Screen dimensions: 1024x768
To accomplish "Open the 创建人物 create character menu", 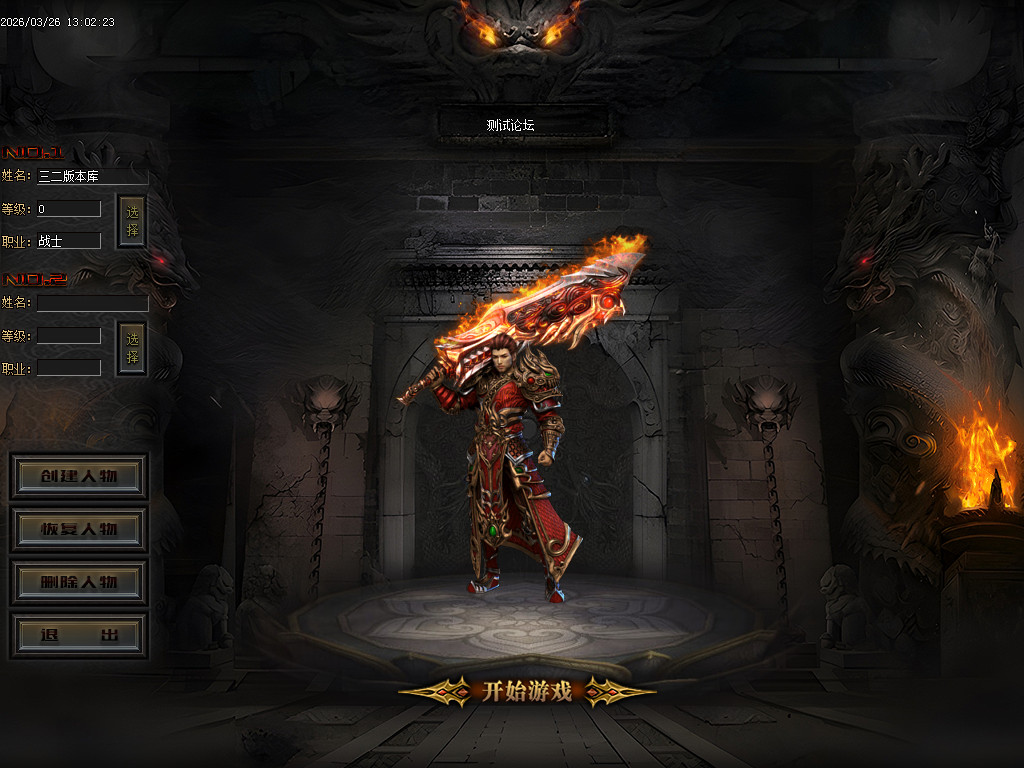I will pyautogui.click(x=79, y=476).
